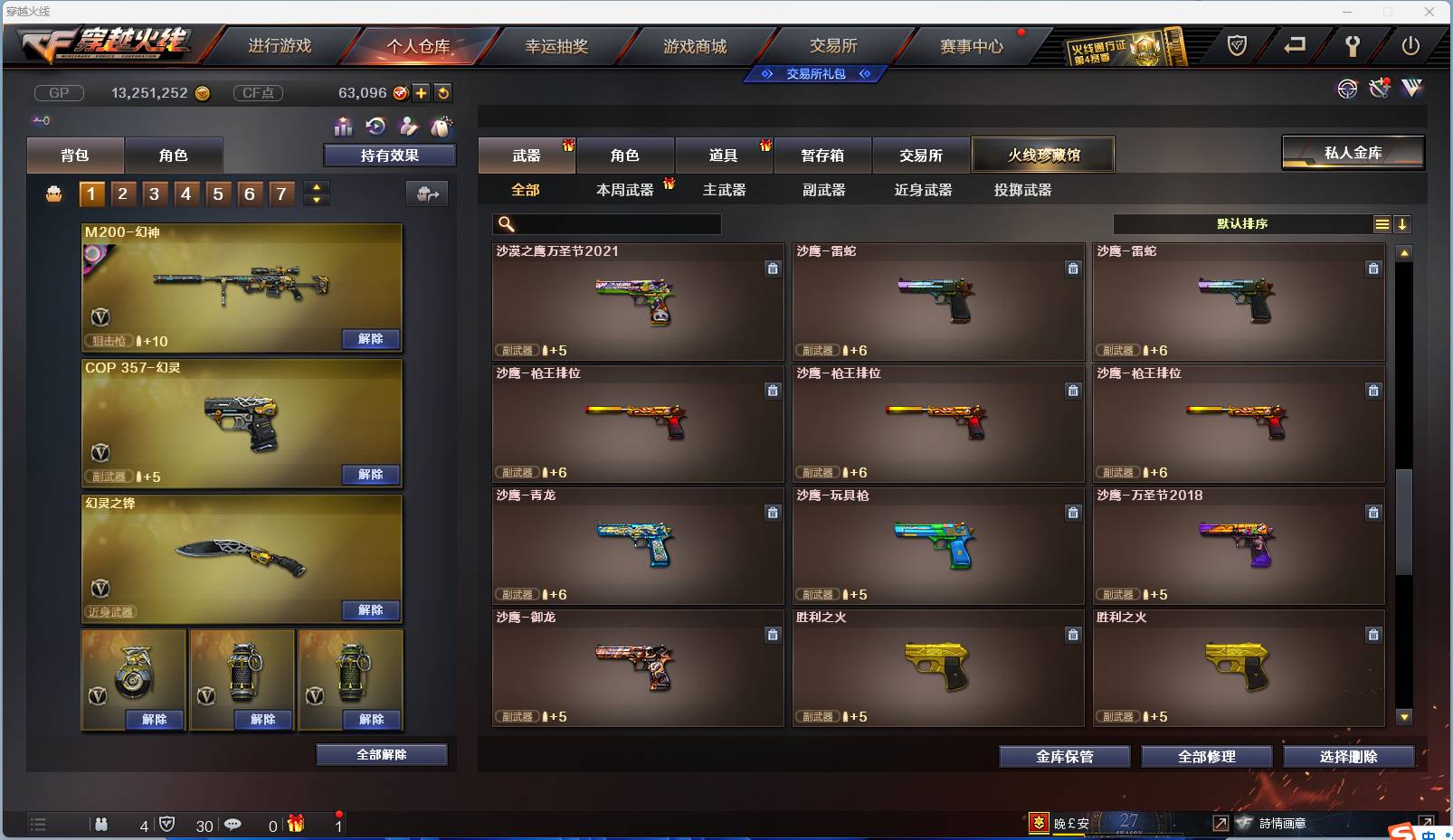Select the 副武器 weapon category tab
The width and height of the screenshot is (1453, 840).
(x=822, y=191)
